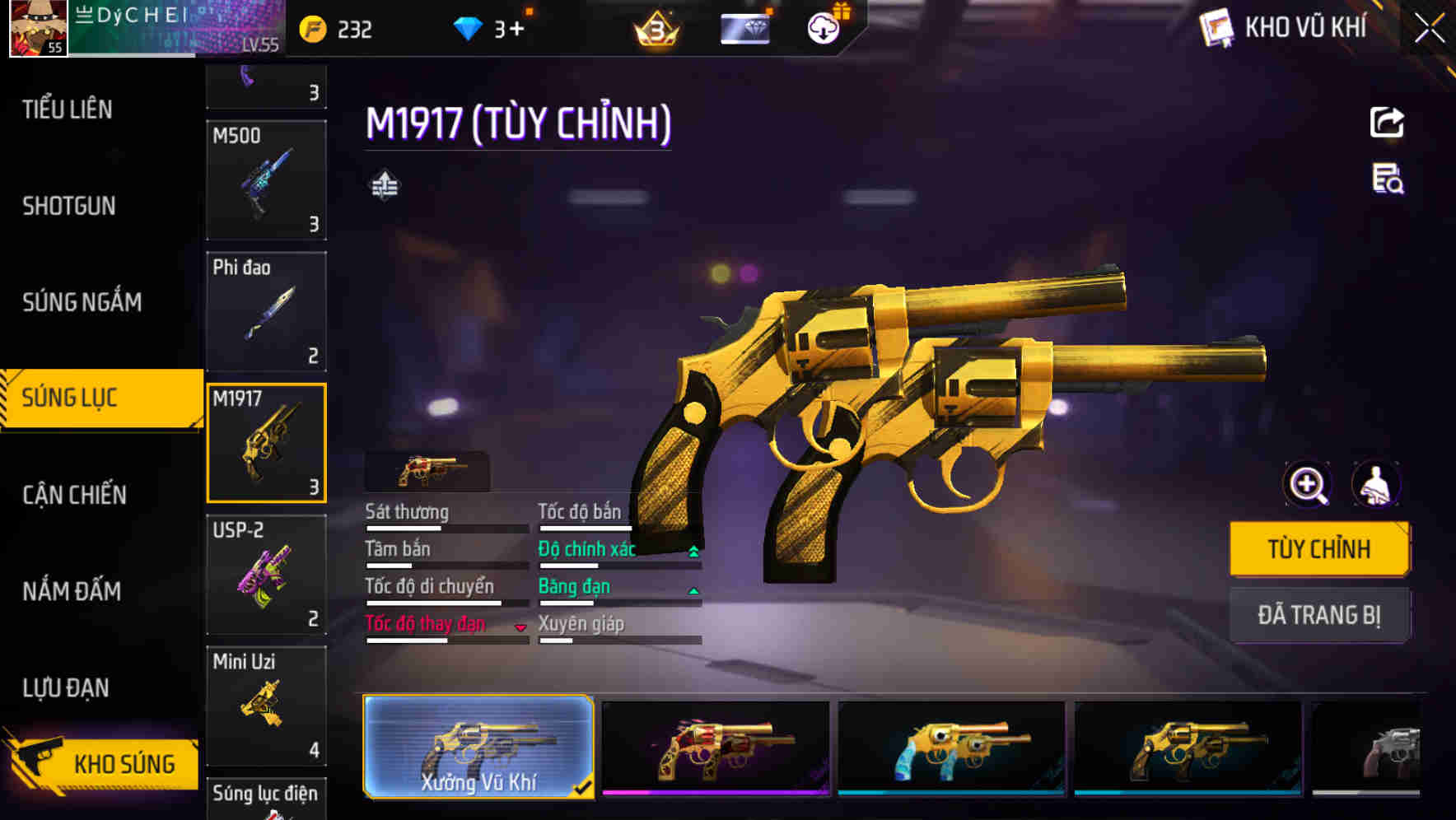This screenshot has width=1456, height=820.
Task: Click the ĐÃ TRANG BỊ button
Action: pyautogui.click(x=1318, y=614)
